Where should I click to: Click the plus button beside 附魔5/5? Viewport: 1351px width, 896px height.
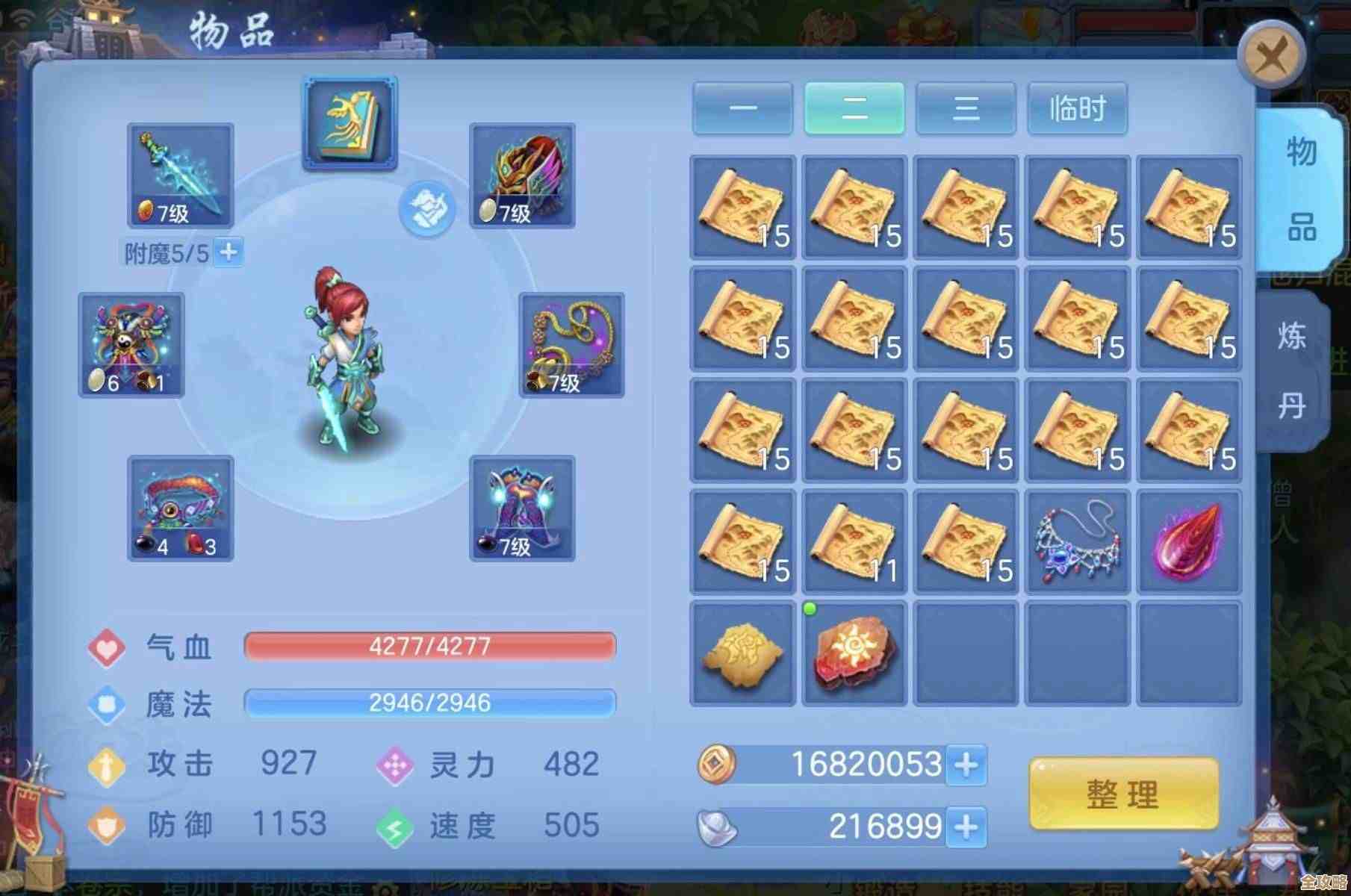click(228, 252)
